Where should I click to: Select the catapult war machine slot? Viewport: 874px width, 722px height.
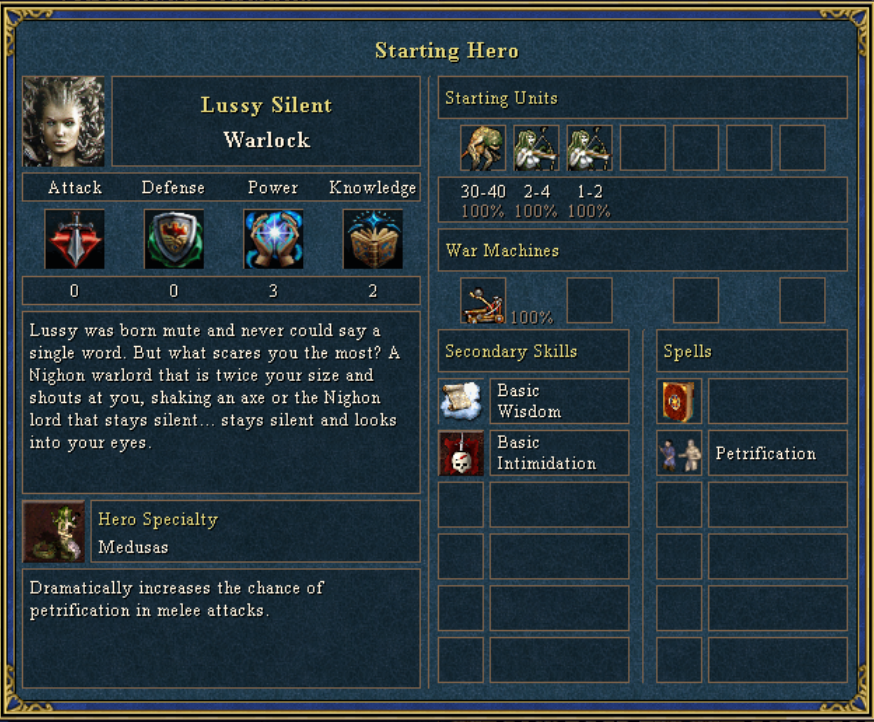point(483,300)
